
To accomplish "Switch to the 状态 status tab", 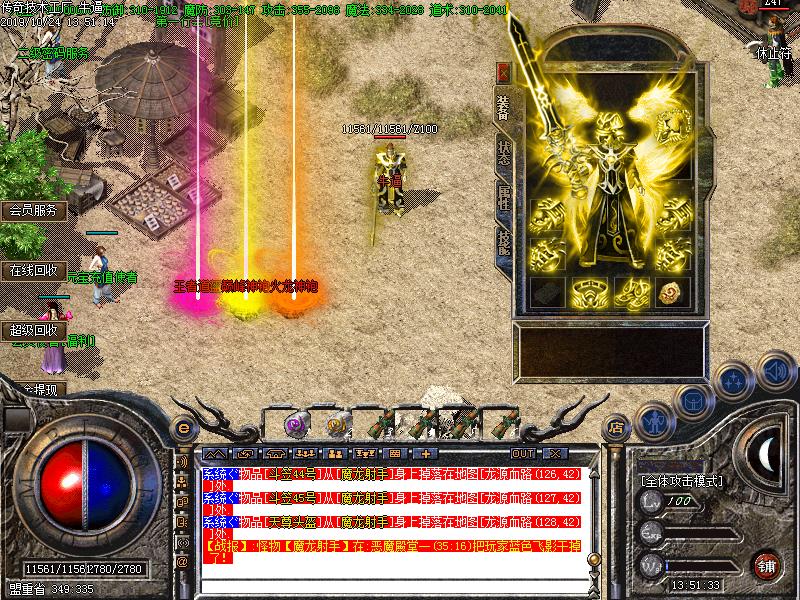I will point(503,151).
